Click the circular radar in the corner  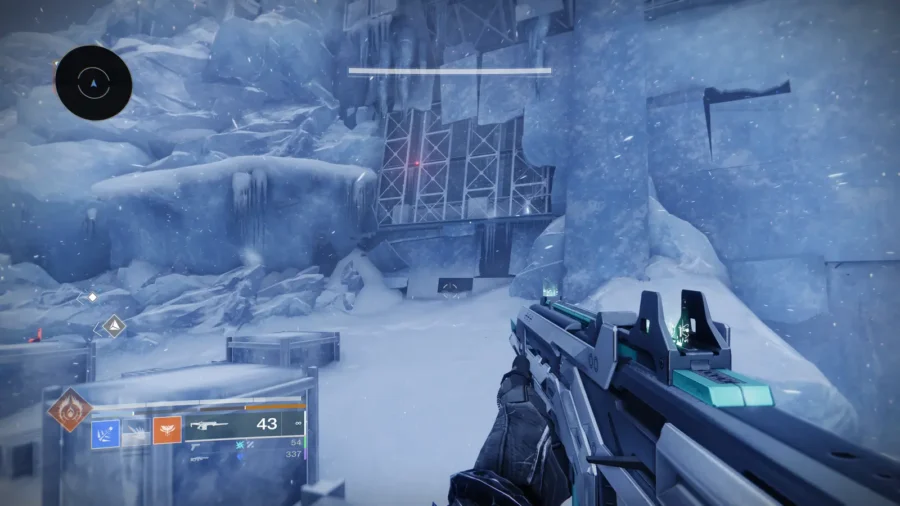(94, 83)
